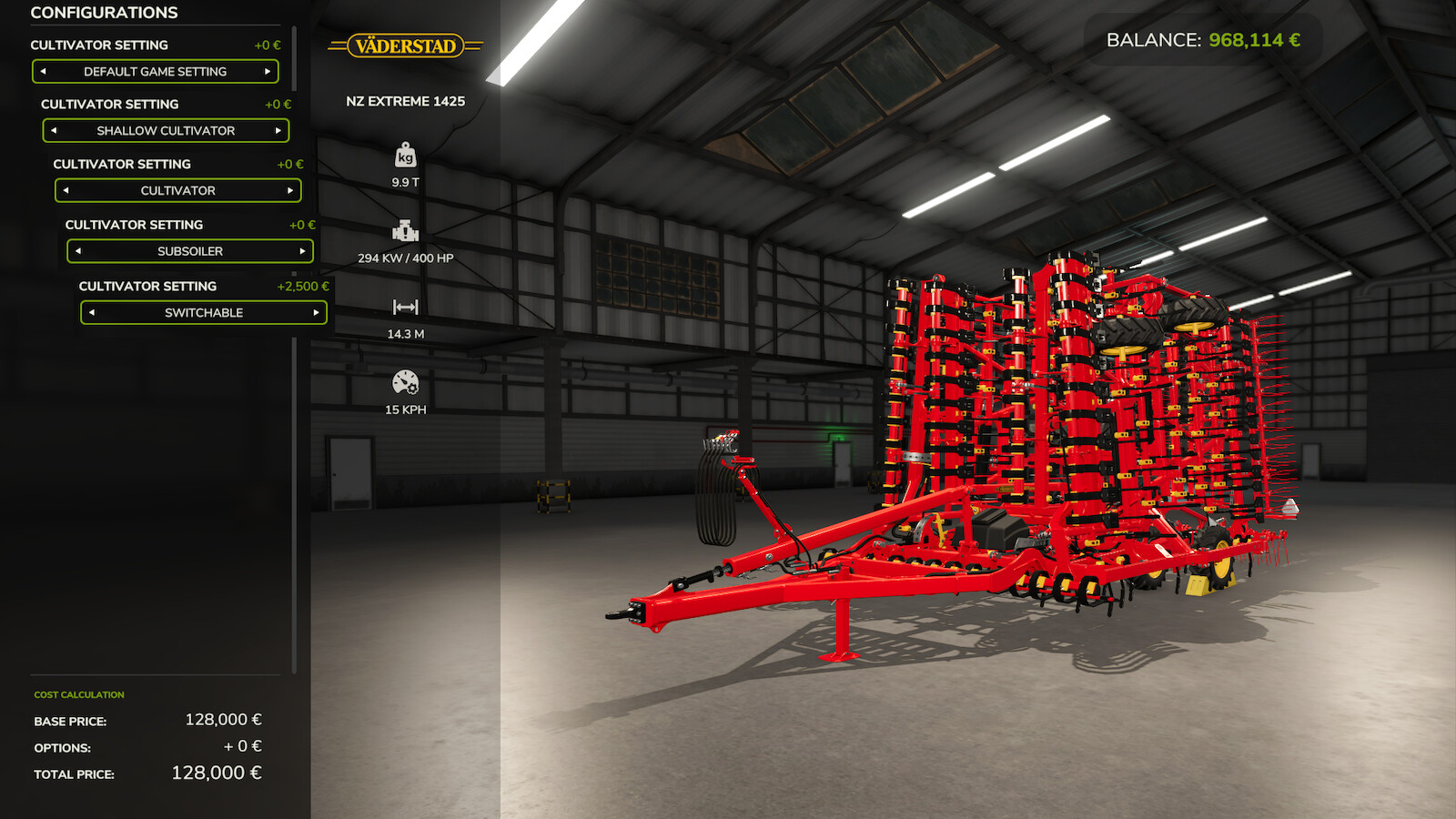The height and width of the screenshot is (819, 1456).
Task: Click right arrow on Shallow Cultivator setting
Action: (x=278, y=130)
